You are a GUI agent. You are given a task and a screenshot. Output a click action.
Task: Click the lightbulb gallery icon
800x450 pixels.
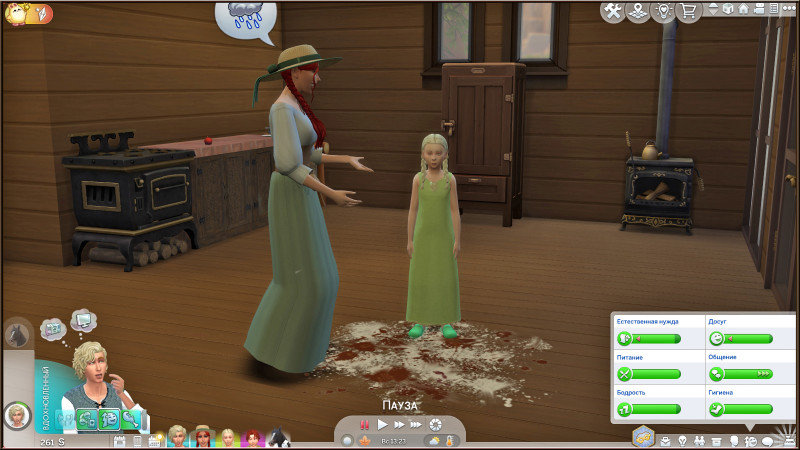[663, 11]
